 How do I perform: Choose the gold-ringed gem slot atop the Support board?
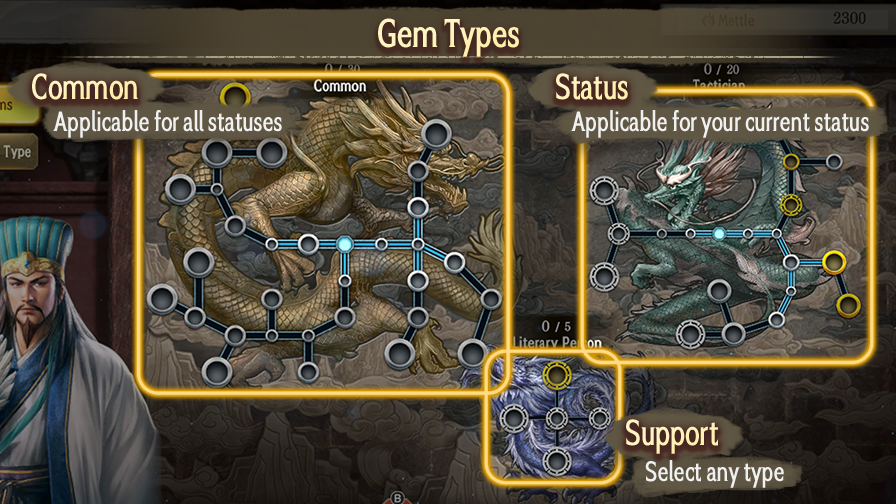(556, 376)
